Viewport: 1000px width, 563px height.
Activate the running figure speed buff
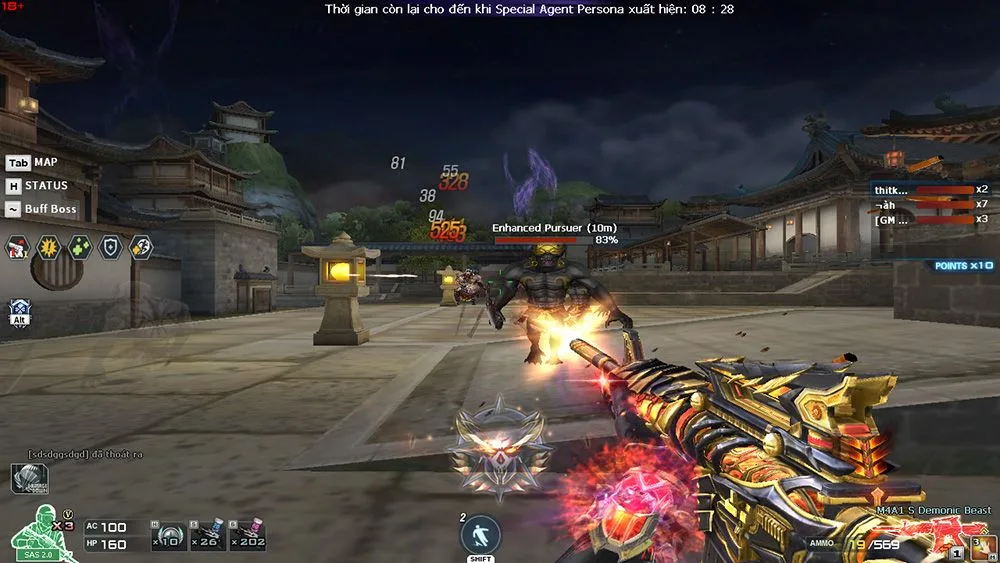tap(141, 247)
